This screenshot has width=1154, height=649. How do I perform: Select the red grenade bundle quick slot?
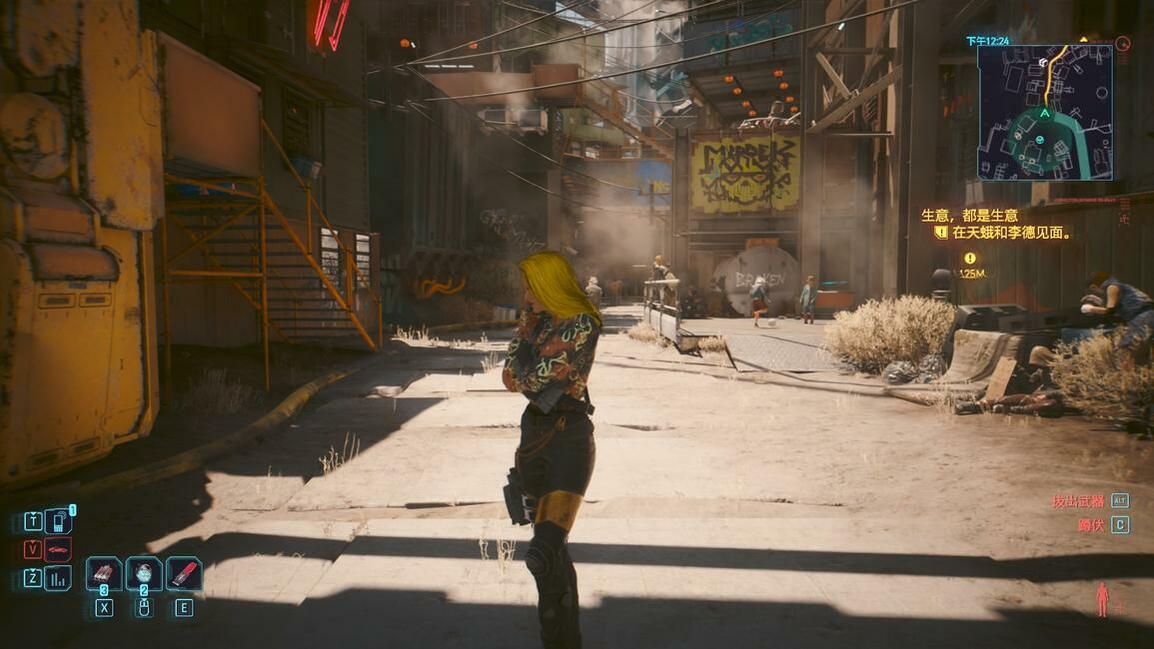104,574
